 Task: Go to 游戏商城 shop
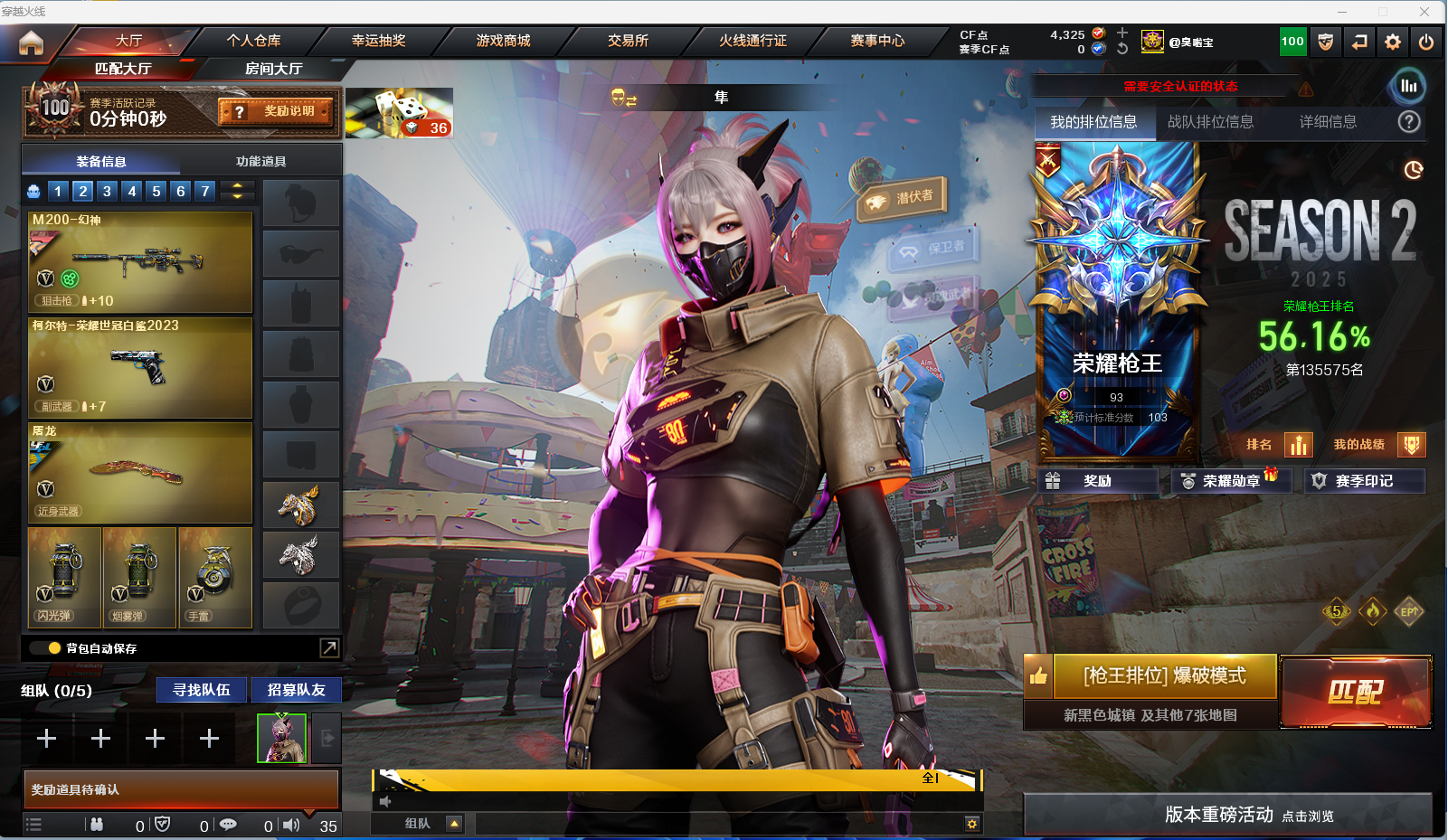(503, 41)
